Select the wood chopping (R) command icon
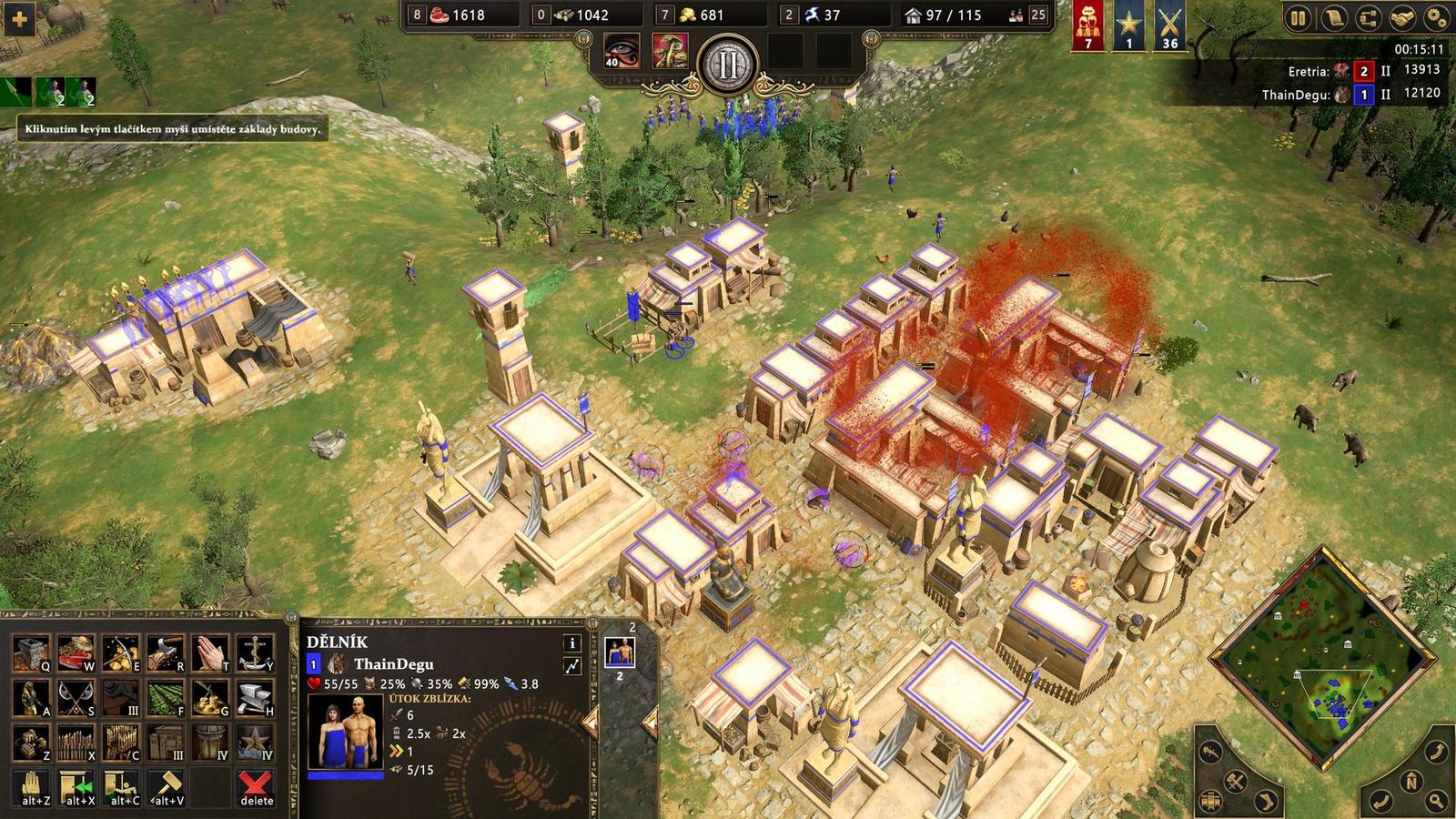The width and height of the screenshot is (1456, 819). pyautogui.click(x=167, y=652)
